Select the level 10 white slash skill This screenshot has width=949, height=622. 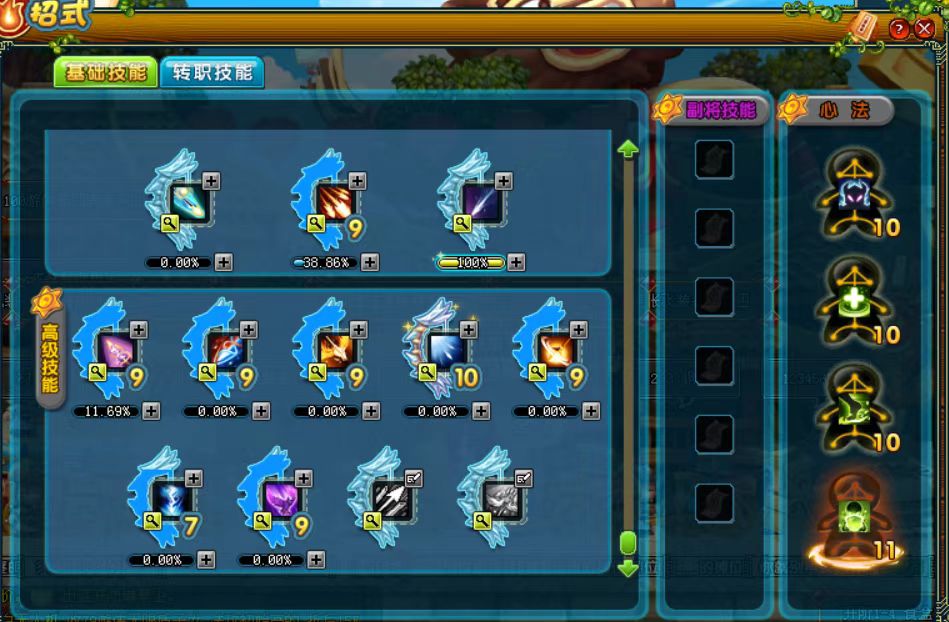(x=443, y=349)
